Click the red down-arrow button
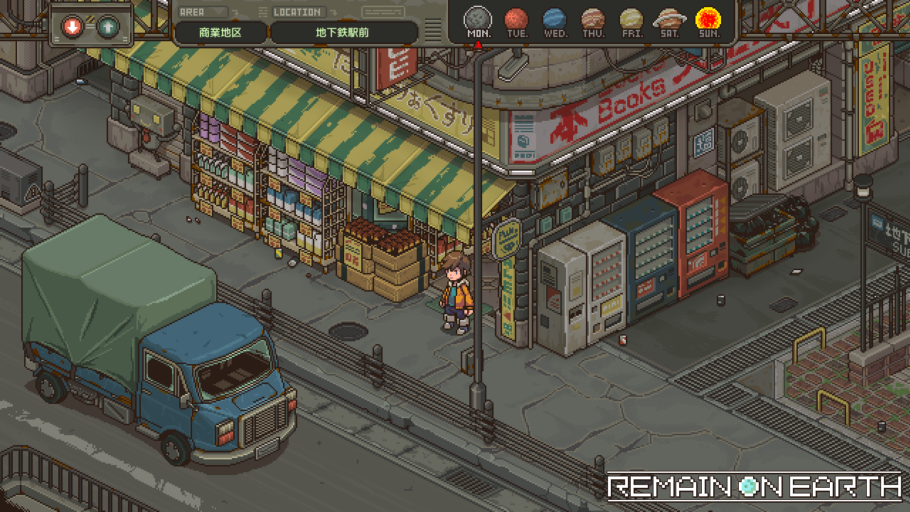910x512 pixels. (x=72, y=27)
